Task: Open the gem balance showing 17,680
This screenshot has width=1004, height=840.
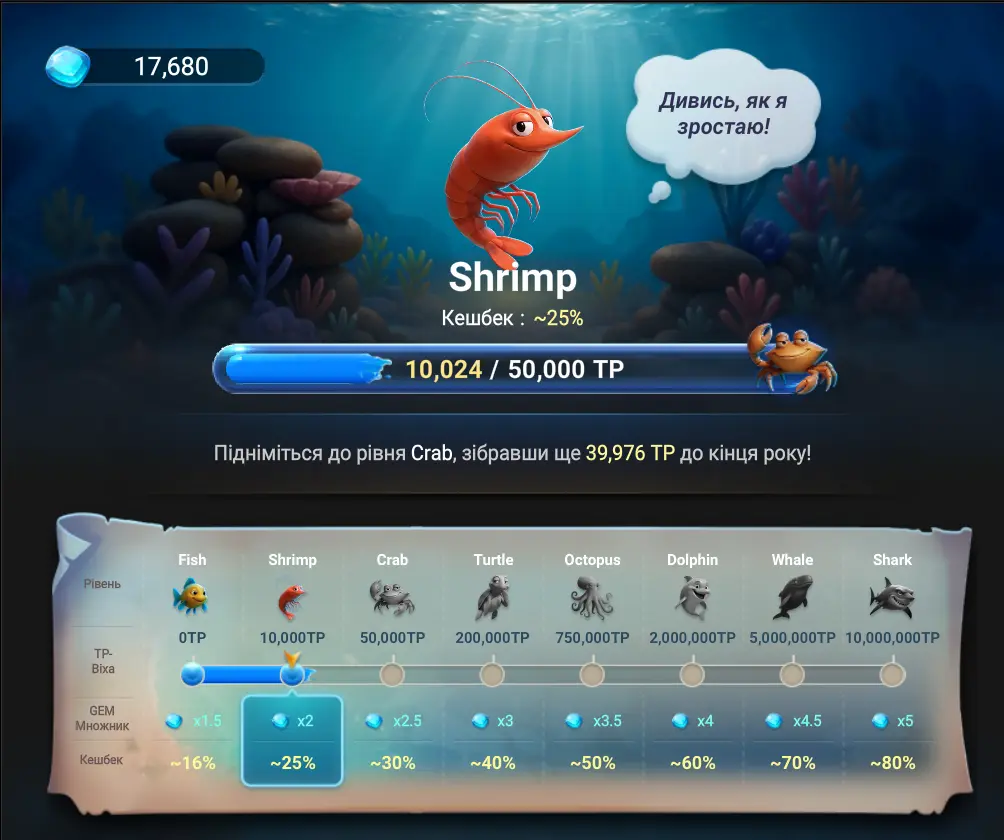Action: (x=156, y=67)
